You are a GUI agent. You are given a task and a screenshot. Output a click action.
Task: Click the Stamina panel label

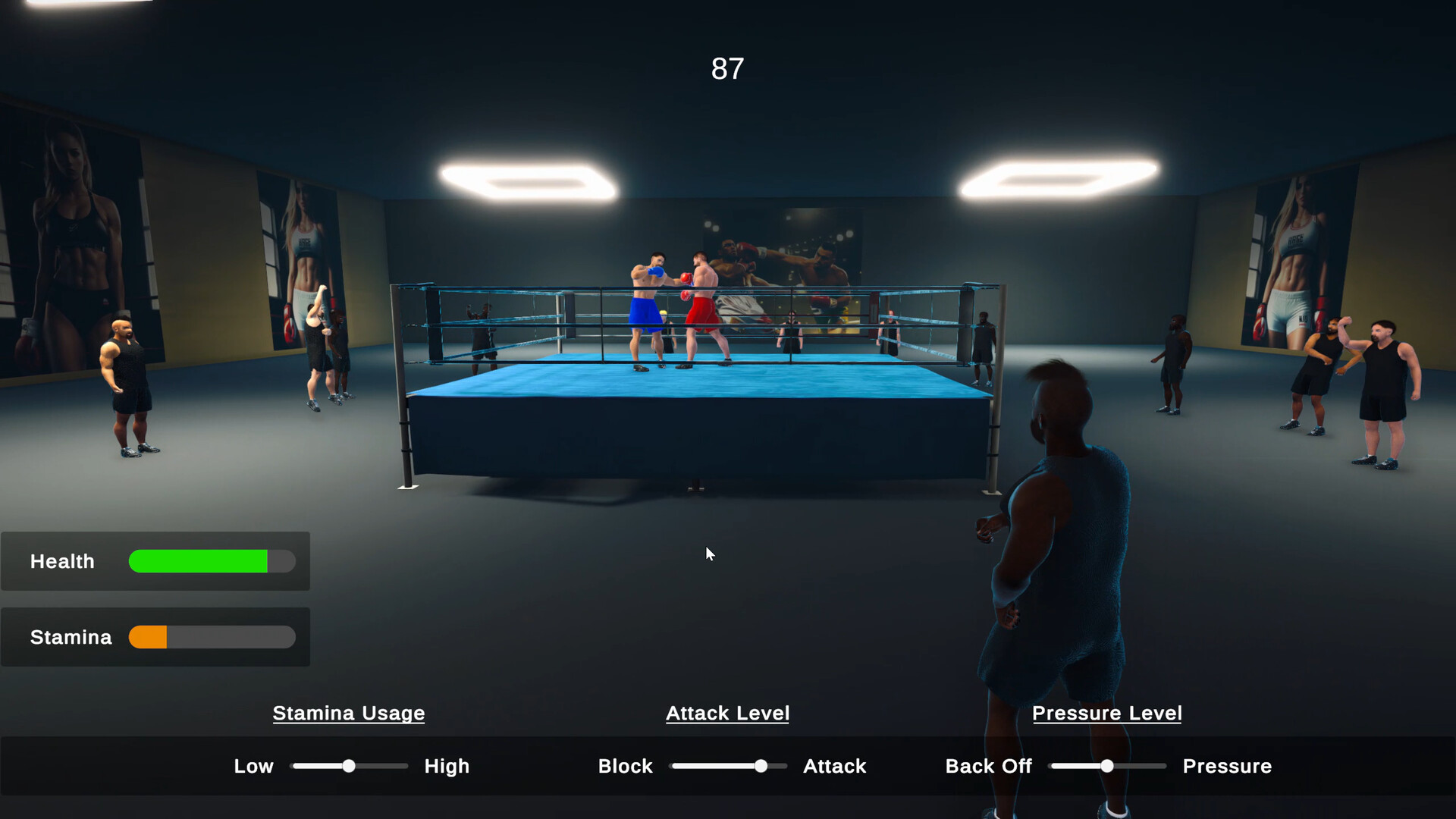pyautogui.click(x=70, y=637)
